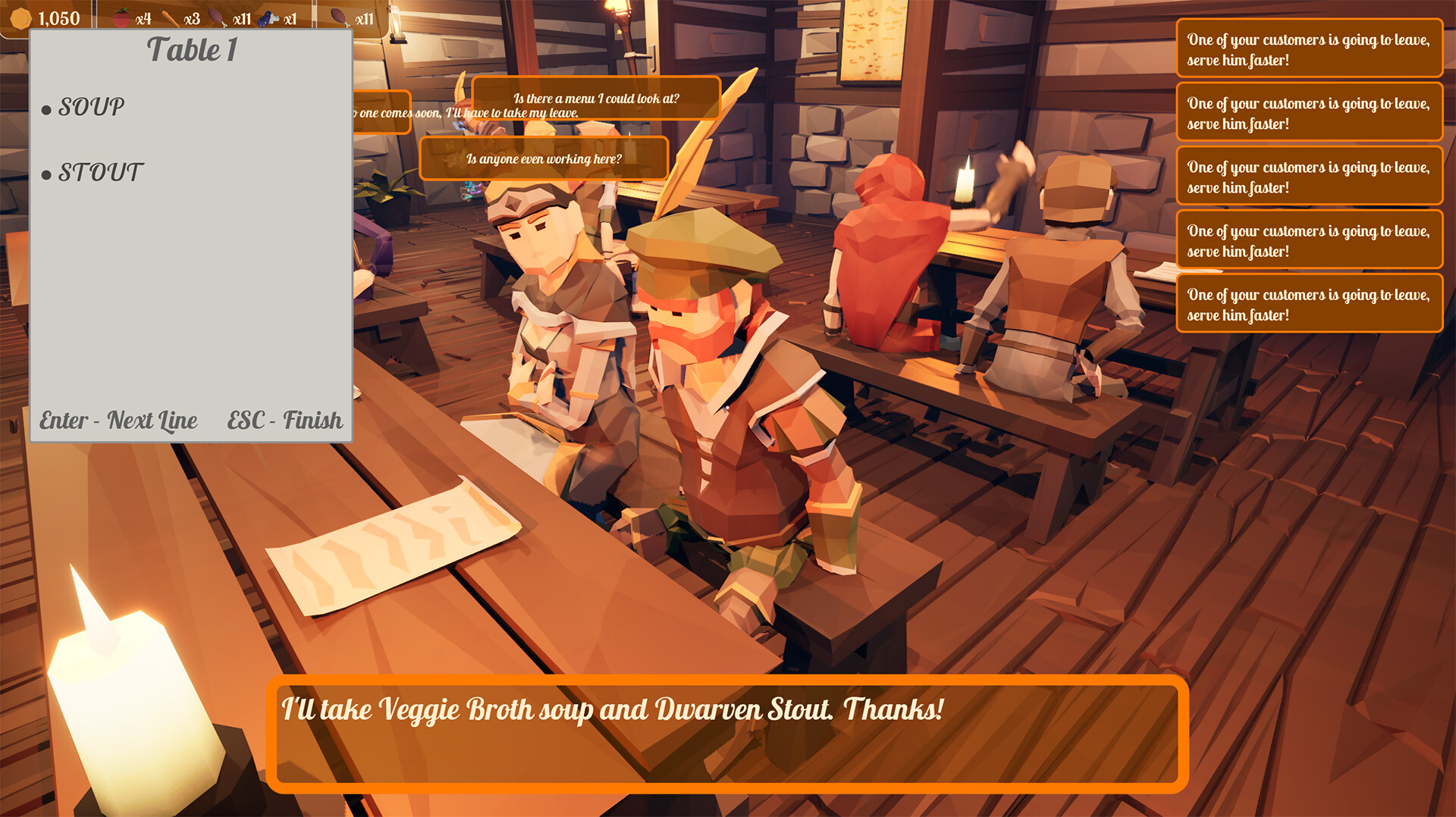Click the Table 1 panel header
Image resolution: width=1456 pixels, height=817 pixels.
(191, 52)
